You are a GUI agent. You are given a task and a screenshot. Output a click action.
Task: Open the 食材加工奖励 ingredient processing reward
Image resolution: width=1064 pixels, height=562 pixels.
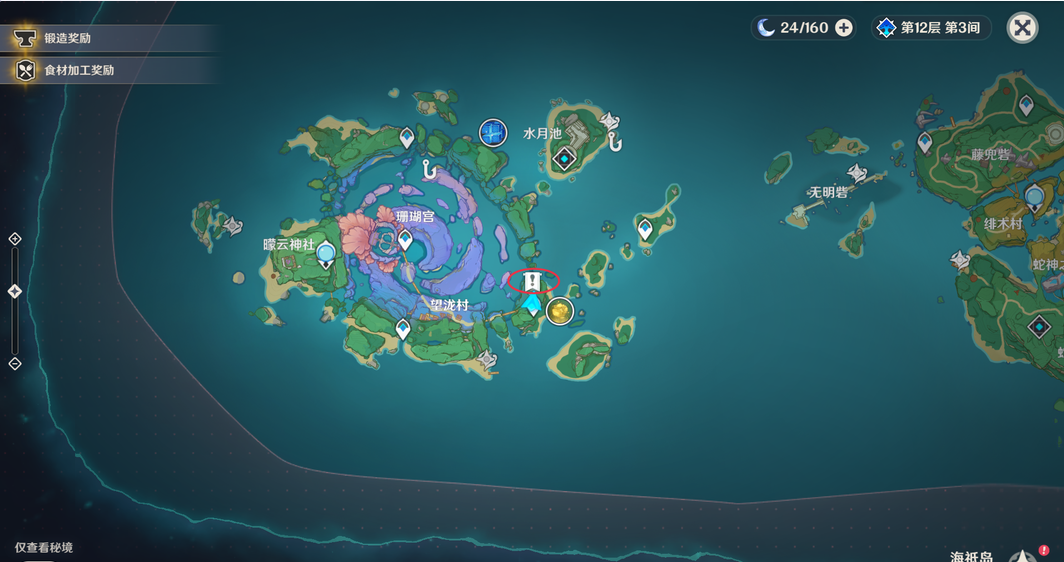point(78,70)
